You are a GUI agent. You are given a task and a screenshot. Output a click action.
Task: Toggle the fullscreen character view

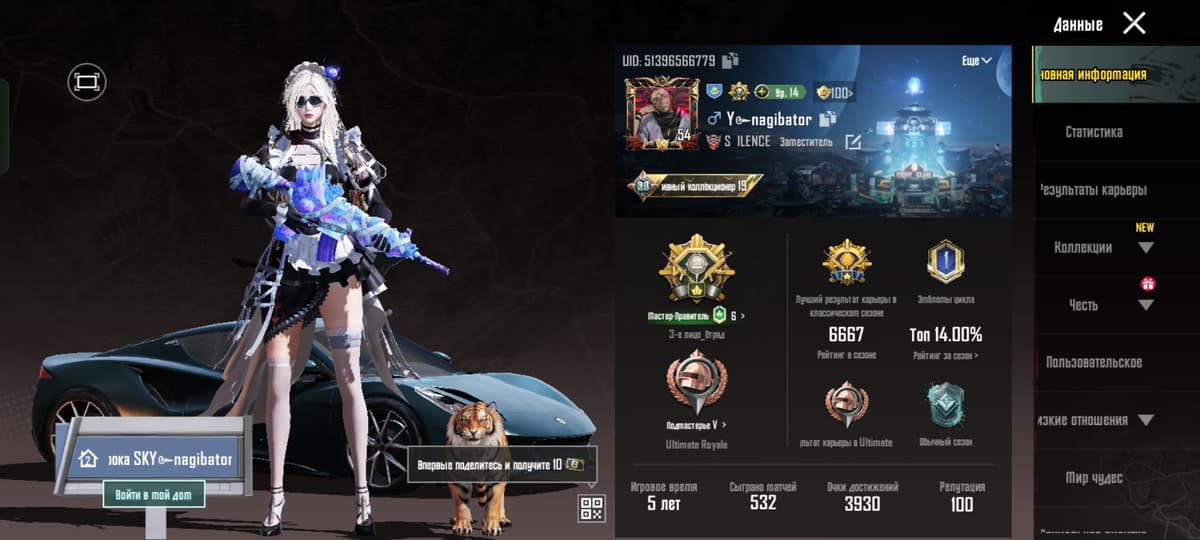pos(87,81)
